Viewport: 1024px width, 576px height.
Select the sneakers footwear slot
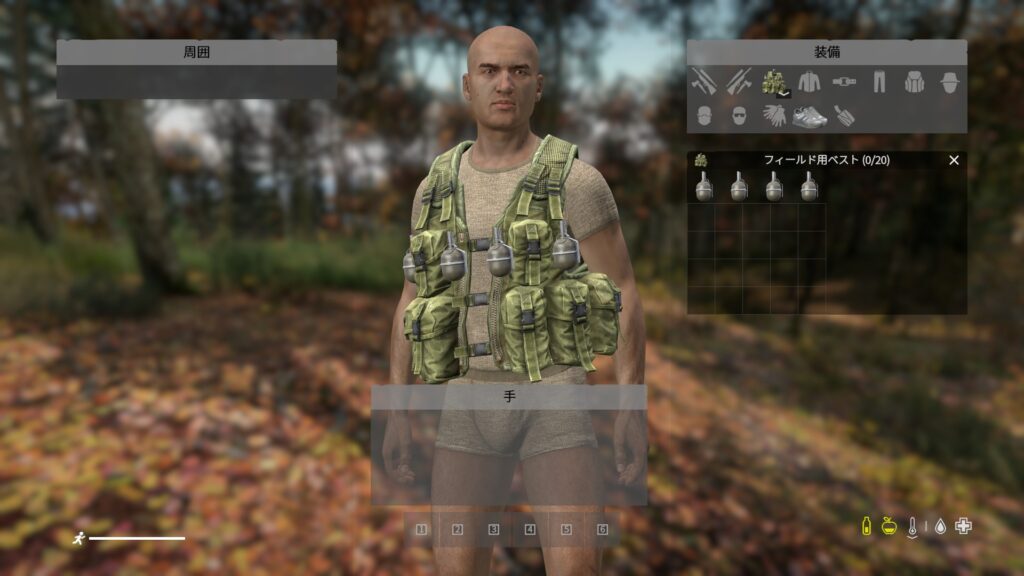coord(809,117)
